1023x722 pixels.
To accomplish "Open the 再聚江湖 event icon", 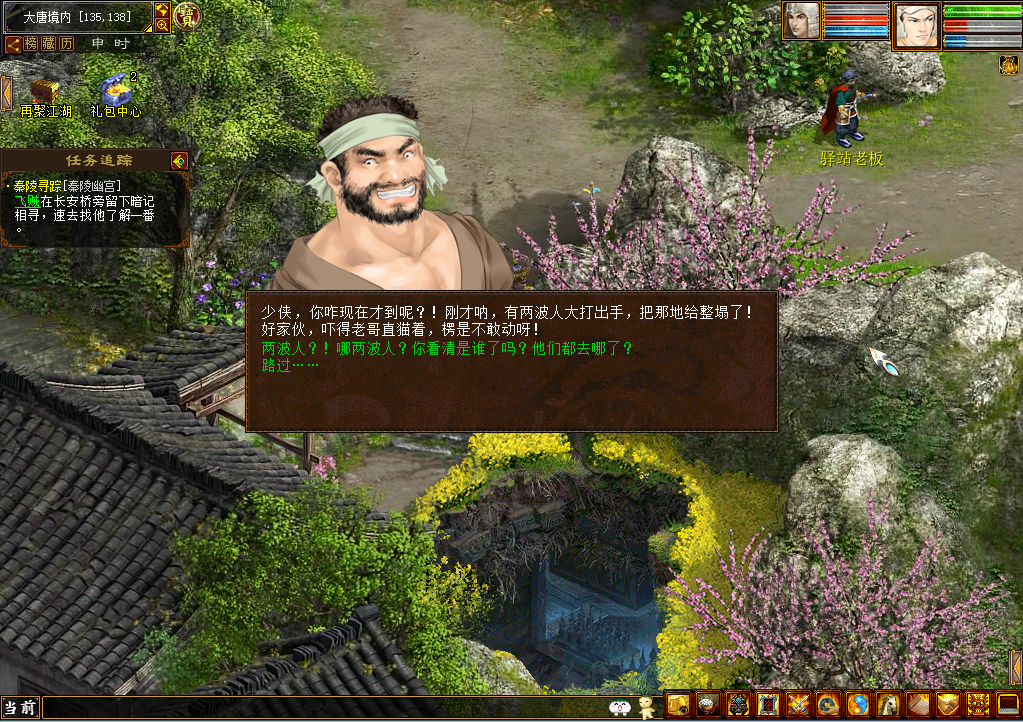I will (x=43, y=92).
